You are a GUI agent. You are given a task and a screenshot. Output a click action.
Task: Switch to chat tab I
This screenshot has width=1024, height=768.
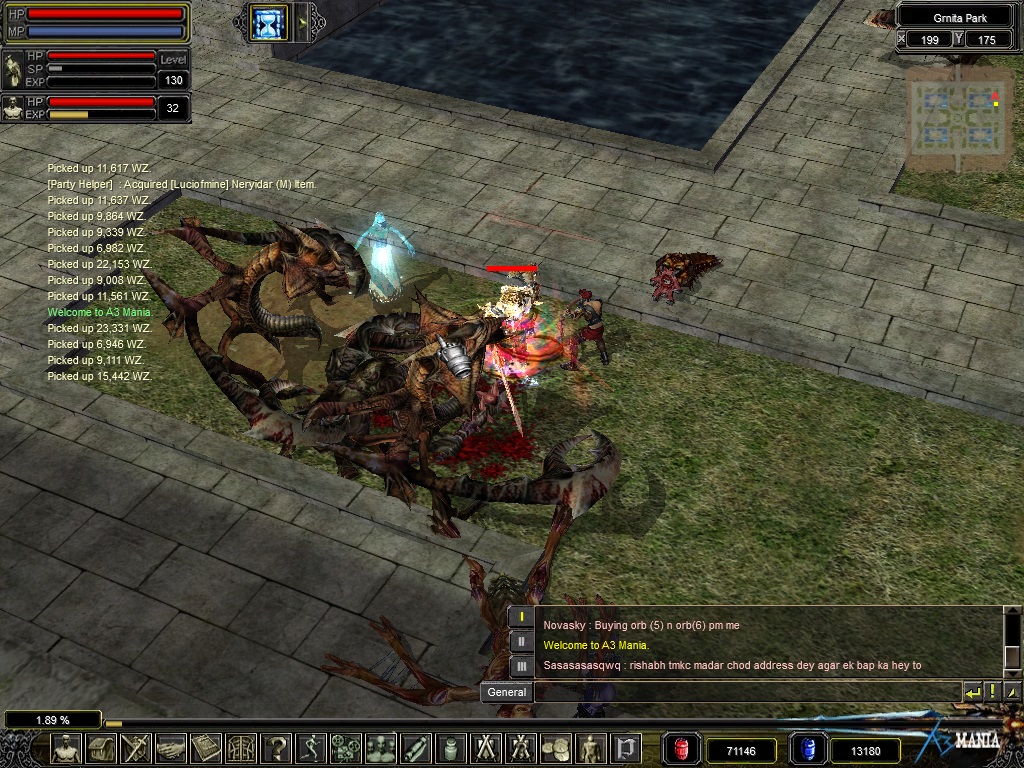coord(521,617)
